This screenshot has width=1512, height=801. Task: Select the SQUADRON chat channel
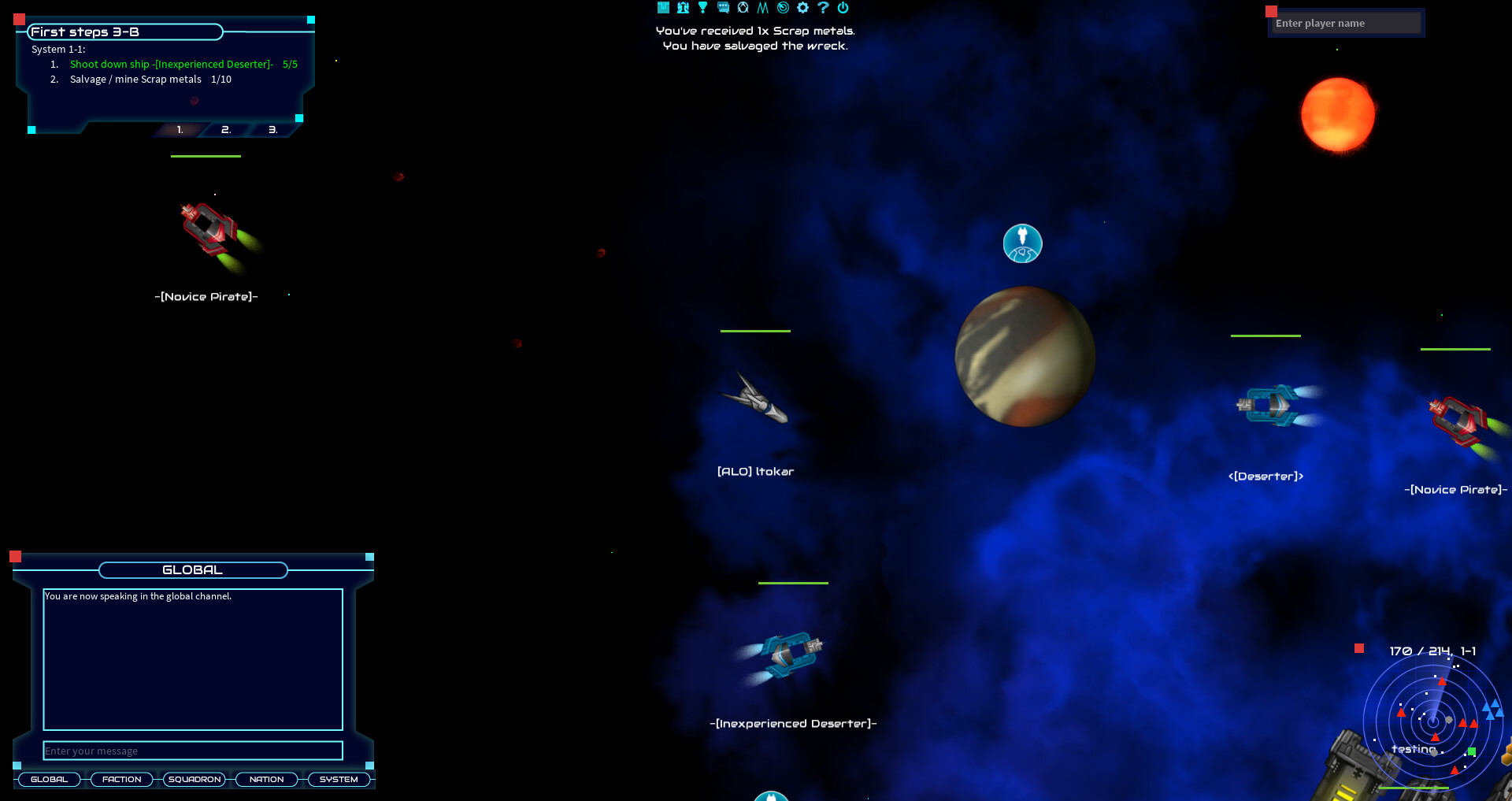[194, 779]
